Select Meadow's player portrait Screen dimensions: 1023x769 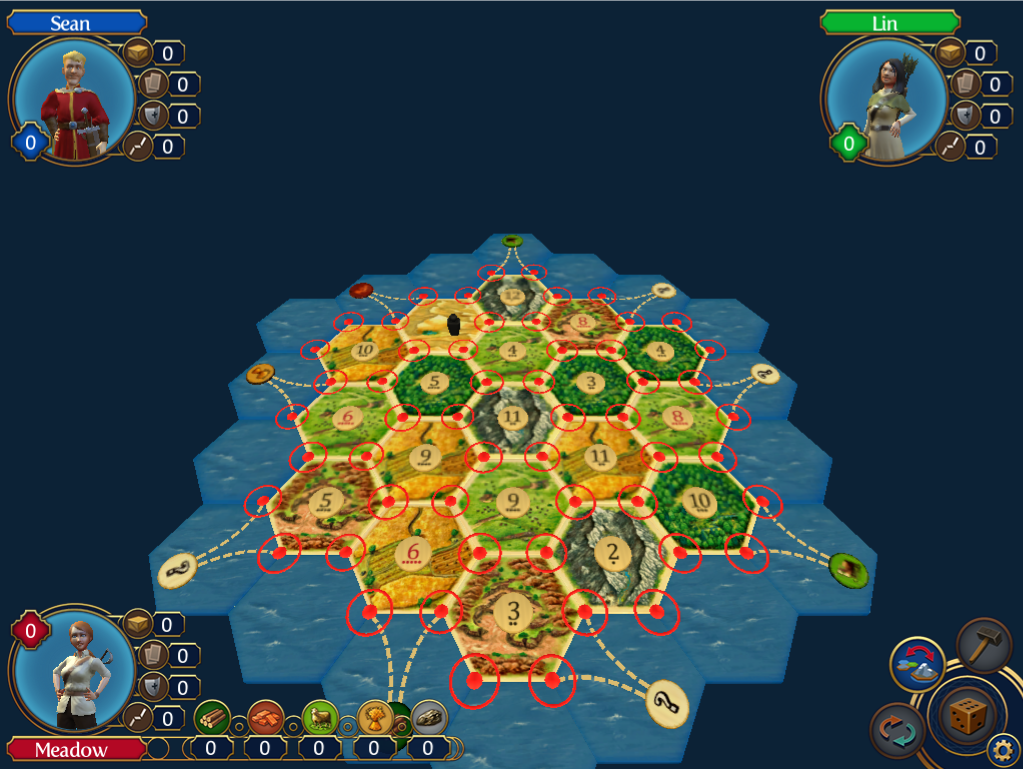[x=72, y=670]
